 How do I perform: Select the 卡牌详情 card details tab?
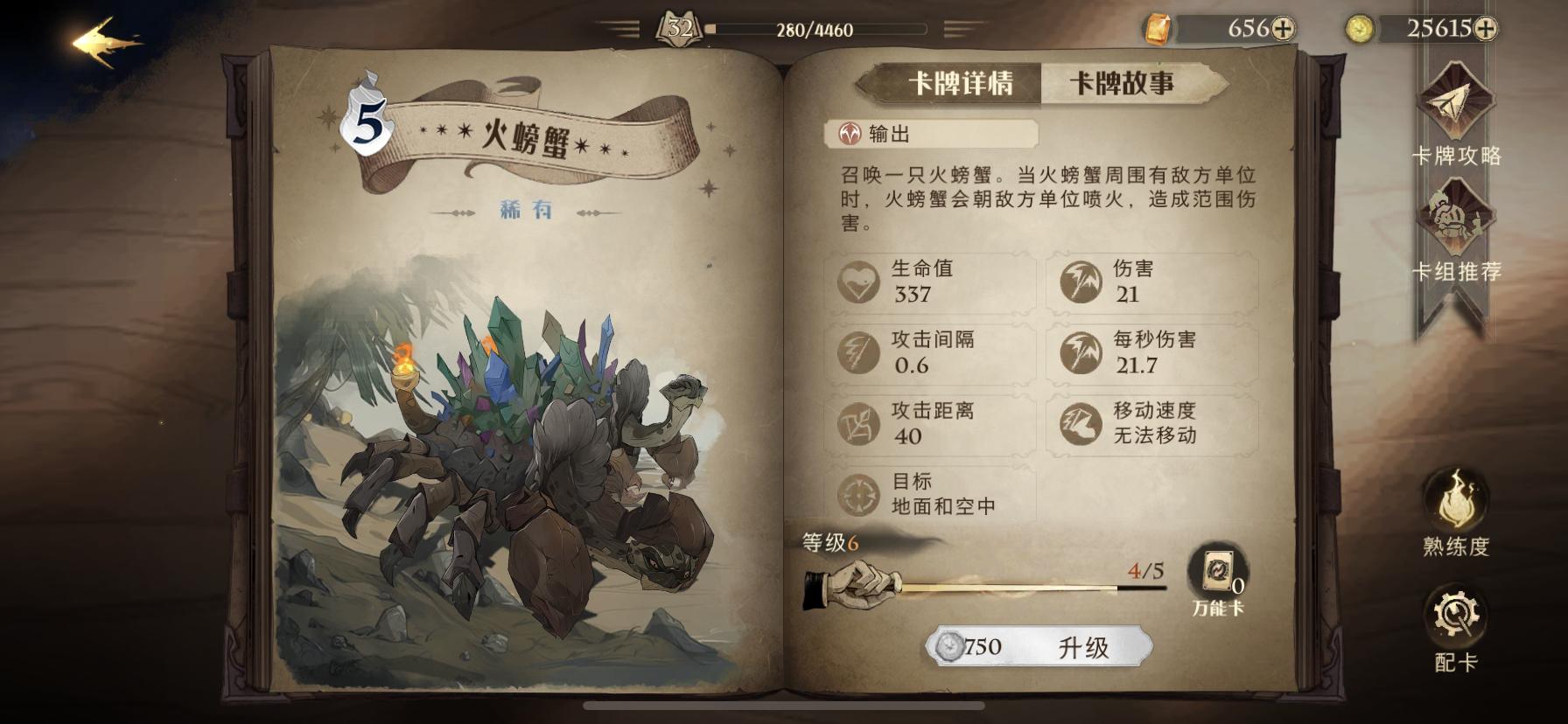click(960, 84)
